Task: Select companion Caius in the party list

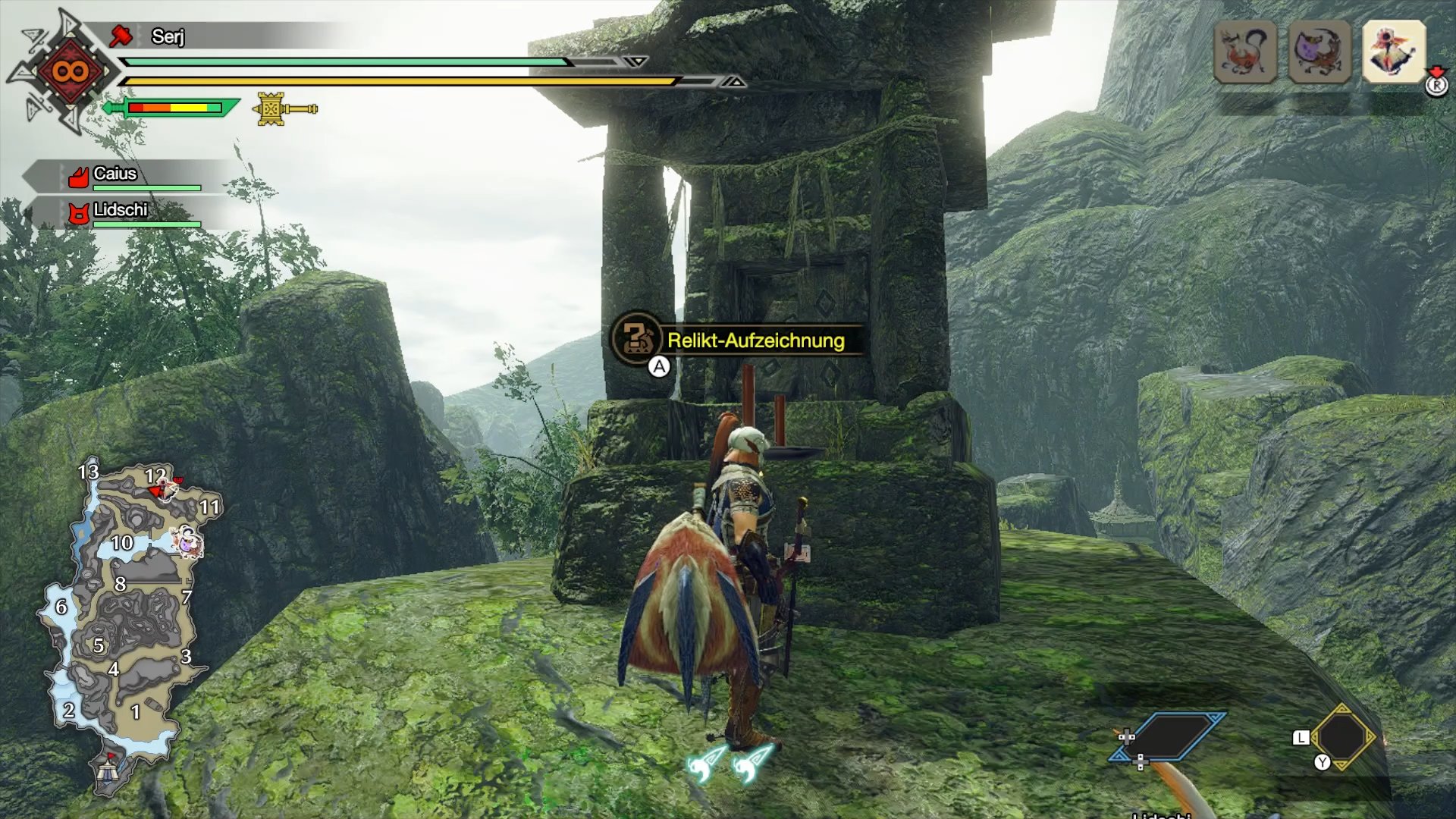Action: point(115,175)
